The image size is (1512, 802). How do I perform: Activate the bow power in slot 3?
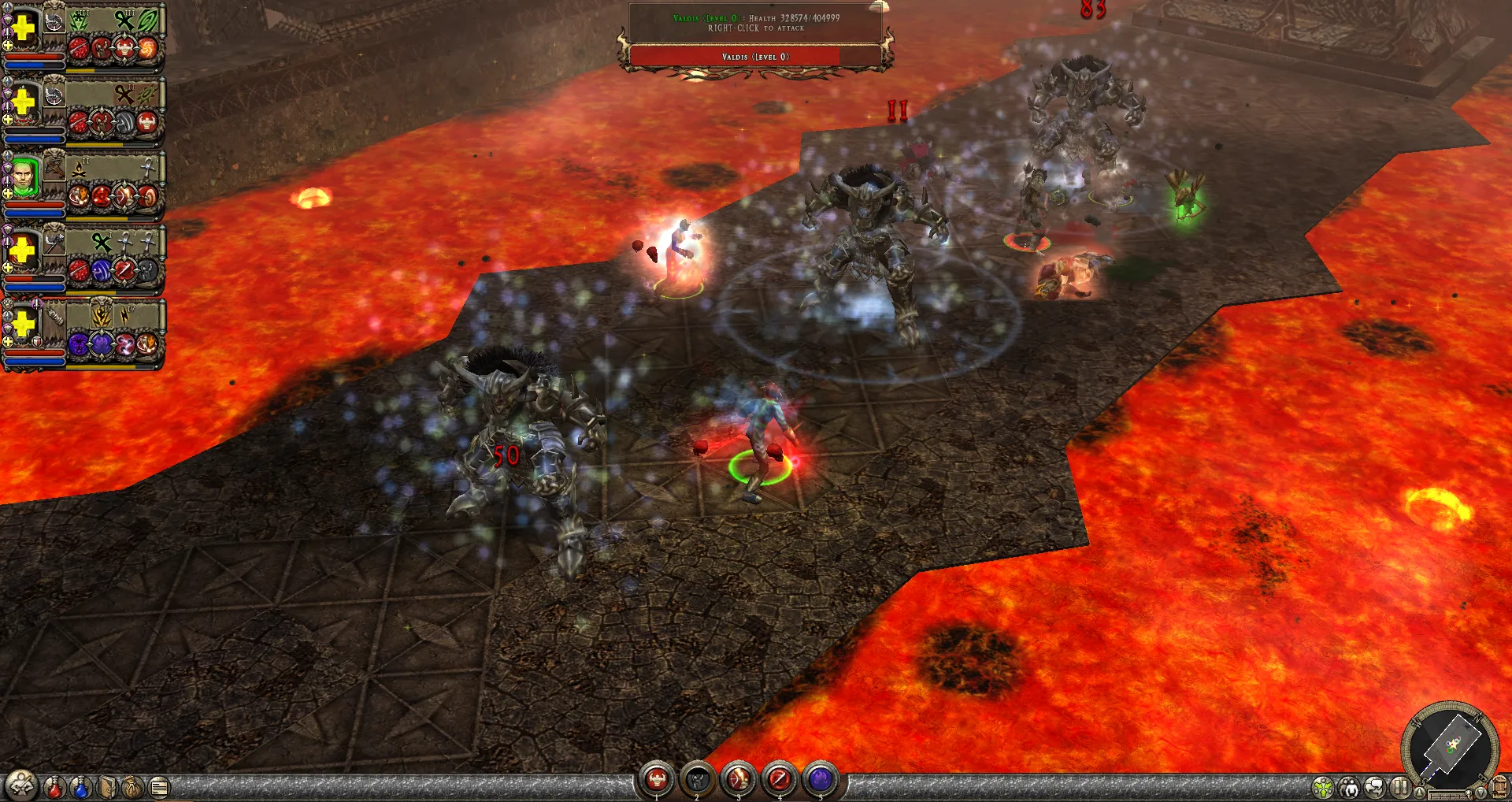pos(739,779)
